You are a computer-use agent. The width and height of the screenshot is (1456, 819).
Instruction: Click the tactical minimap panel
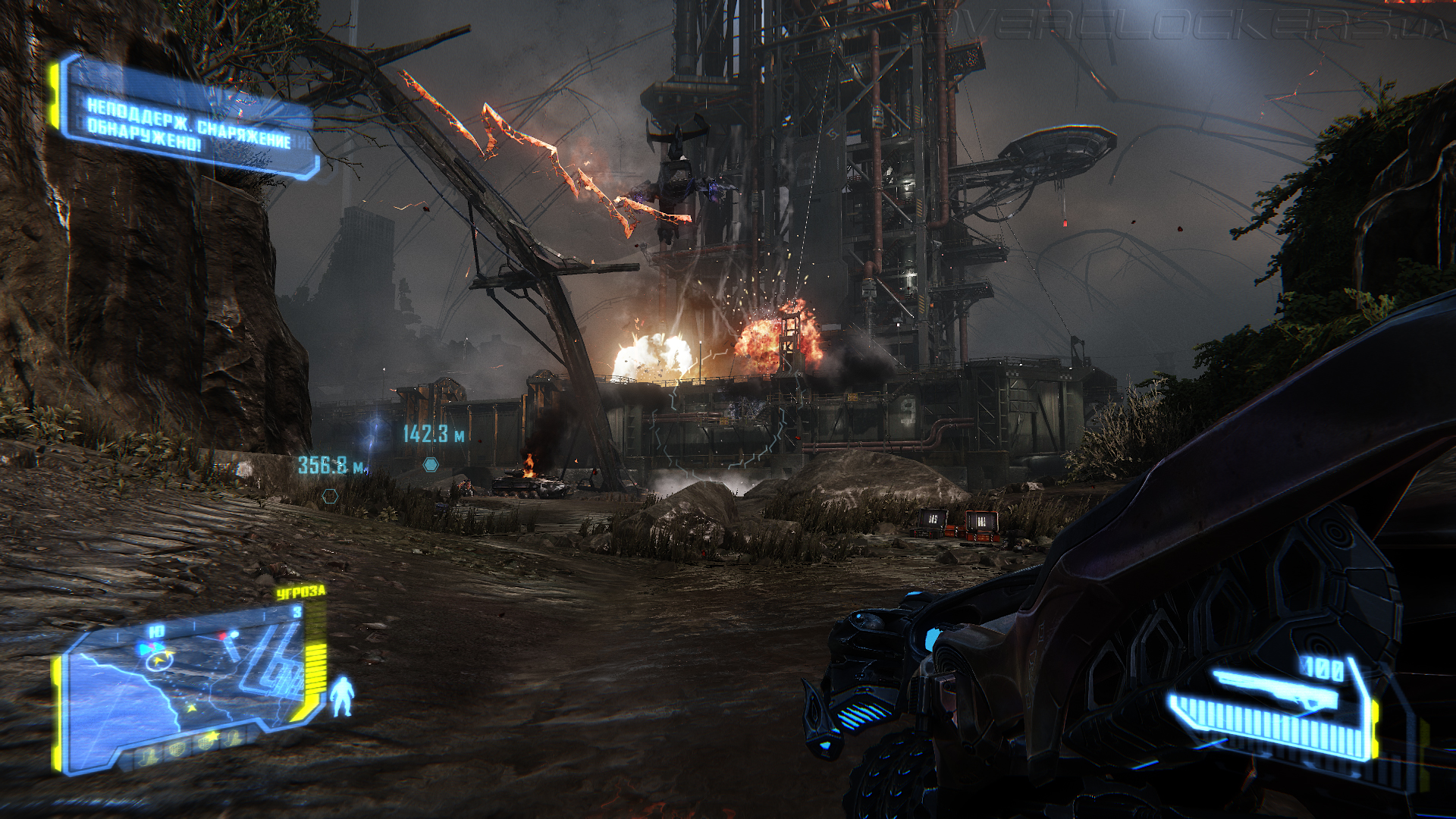188,682
